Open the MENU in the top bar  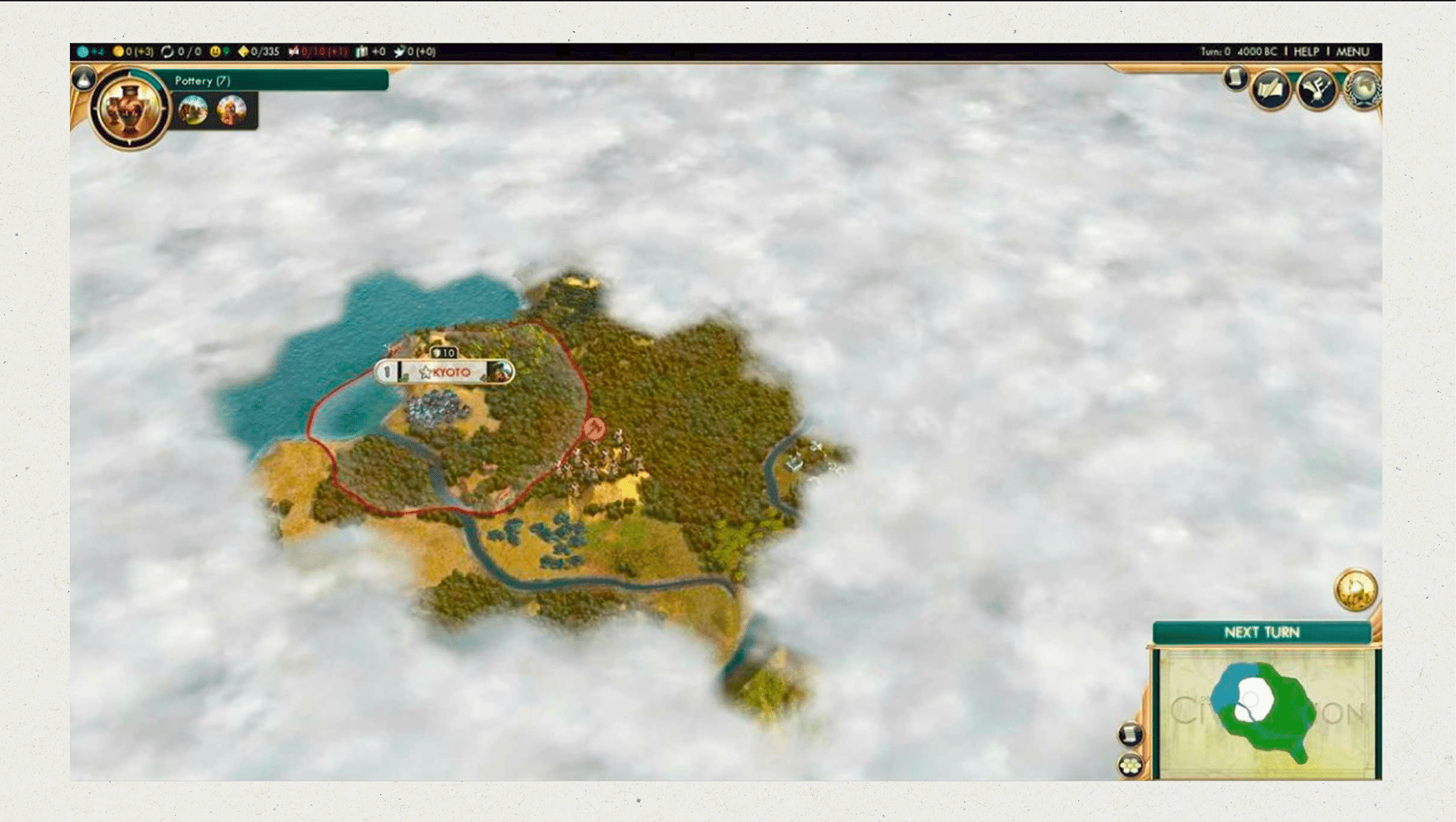pyautogui.click(x=1352, y=52)
